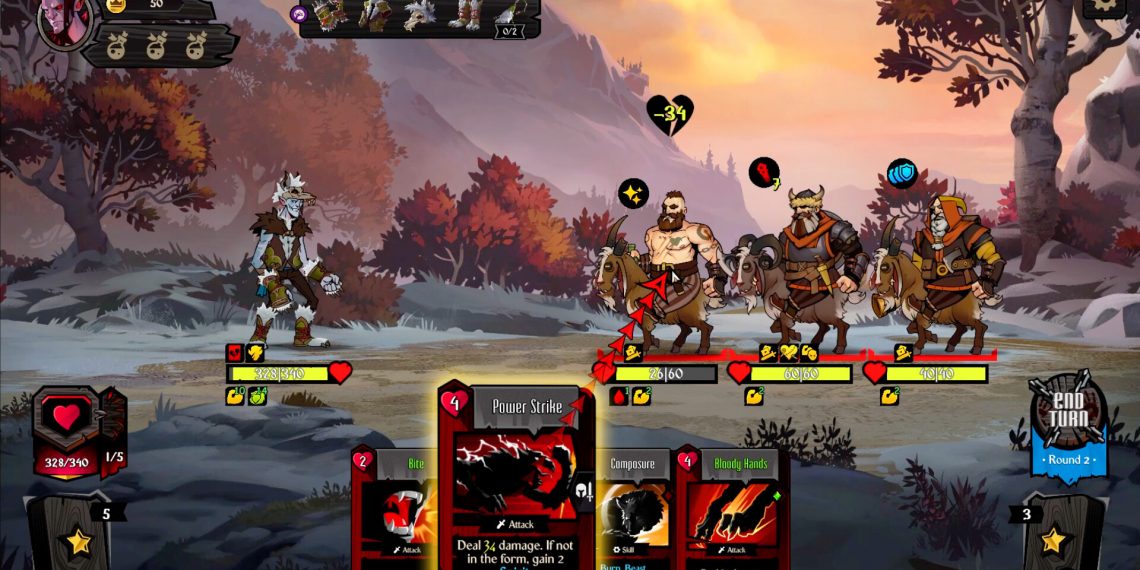Inspect the red attack enemy intent icon
The width and height of the screenshot is (1140, 570).
click(765, 172)
